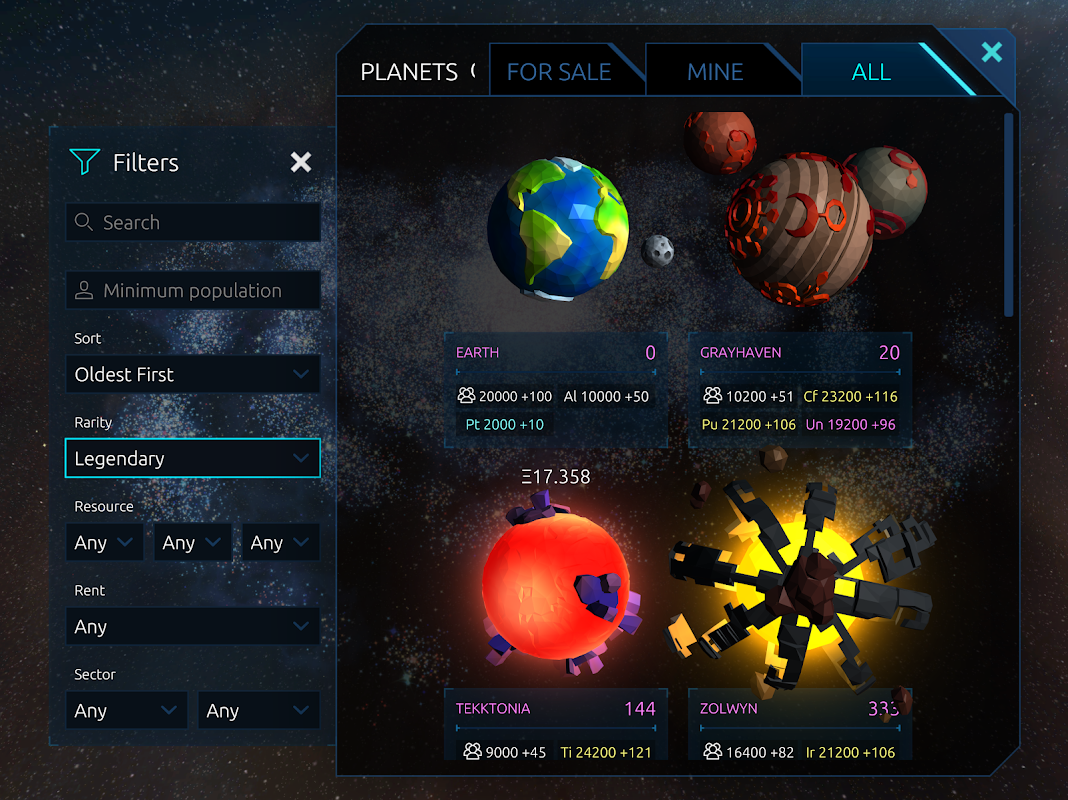Open the Zolwyn planet listing
The height and width of the screenshot is (800, 1068).
[800, 725]
